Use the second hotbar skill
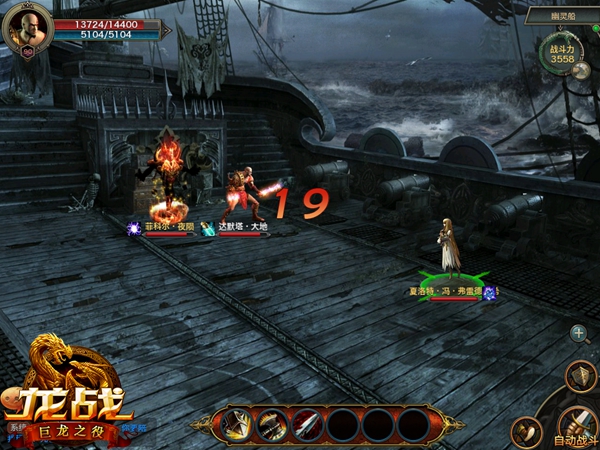Viewport: 600px width, 450px height. point(272,425)
